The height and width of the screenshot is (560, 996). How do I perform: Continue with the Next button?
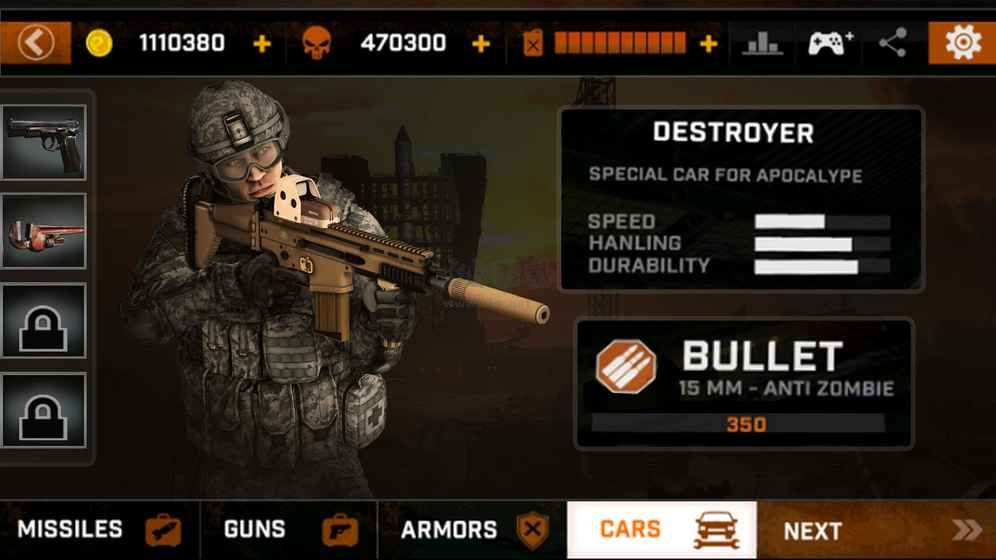tap(876, 530)
